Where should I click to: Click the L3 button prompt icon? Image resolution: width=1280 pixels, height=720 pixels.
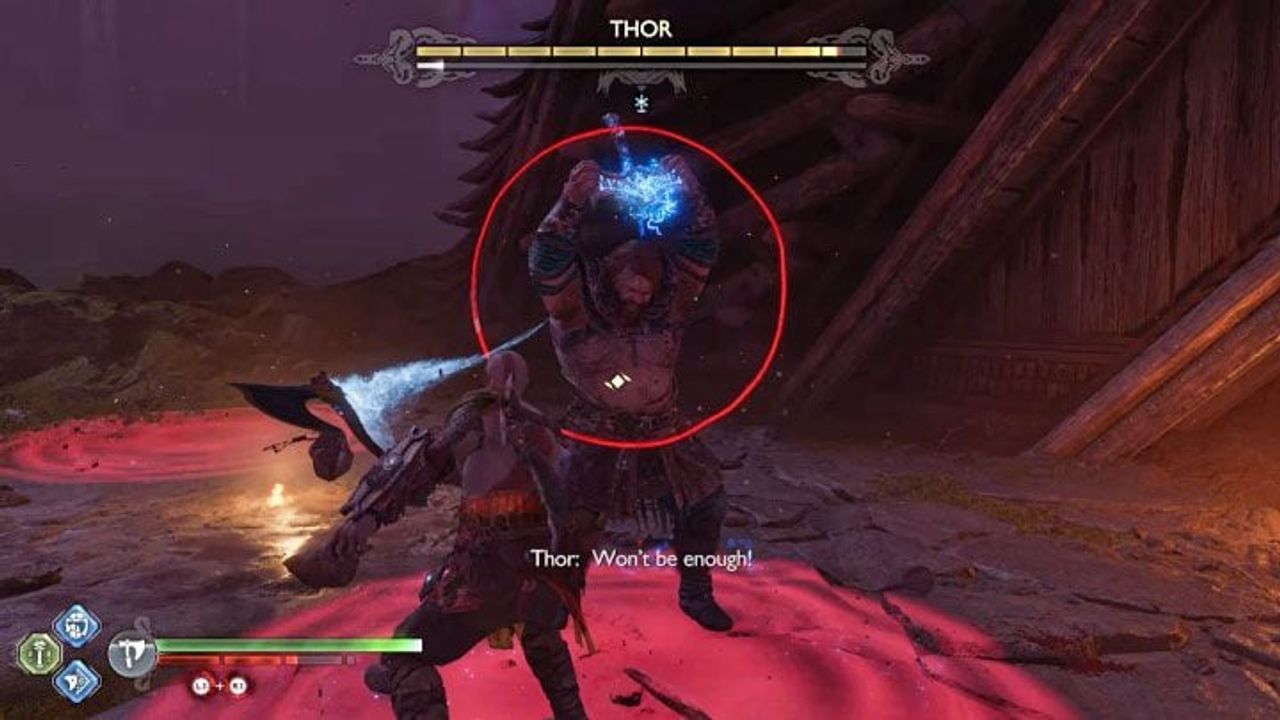coord(201,687)
